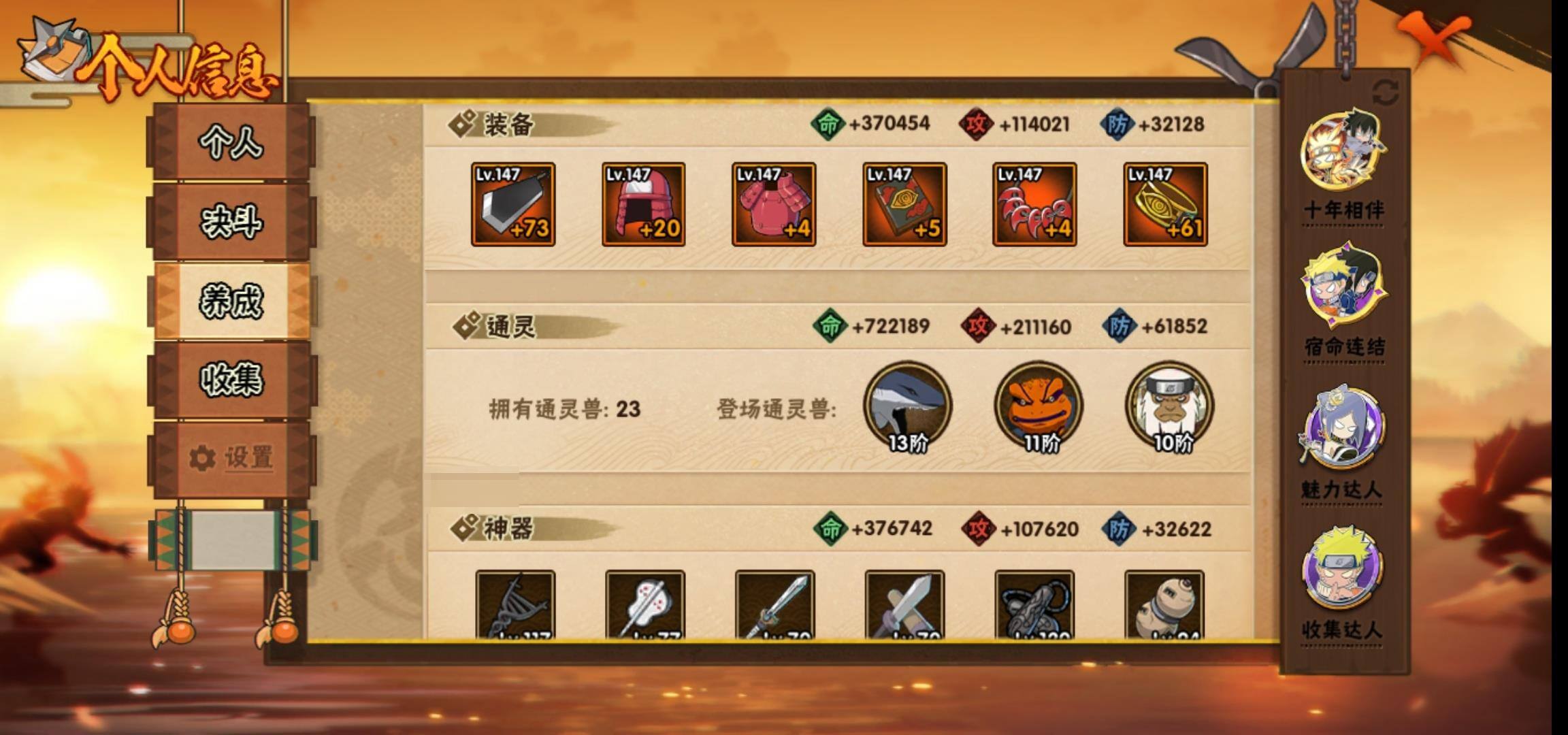The width and height of the screenshot is (1568, 735).
Task: Select the cleaver blade equipment +73
Action: [513, 204]
